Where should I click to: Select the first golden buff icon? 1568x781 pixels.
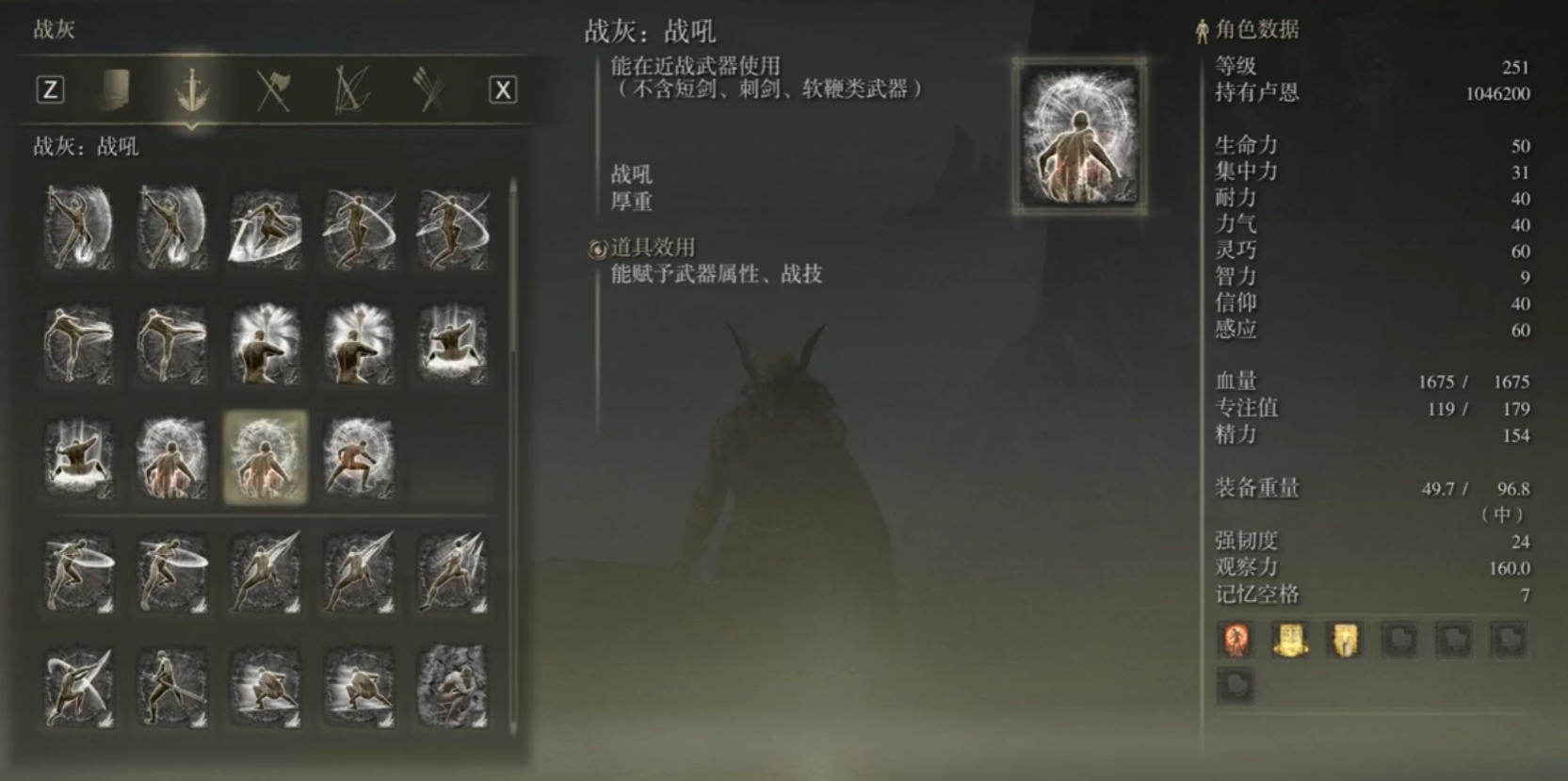1292,640
